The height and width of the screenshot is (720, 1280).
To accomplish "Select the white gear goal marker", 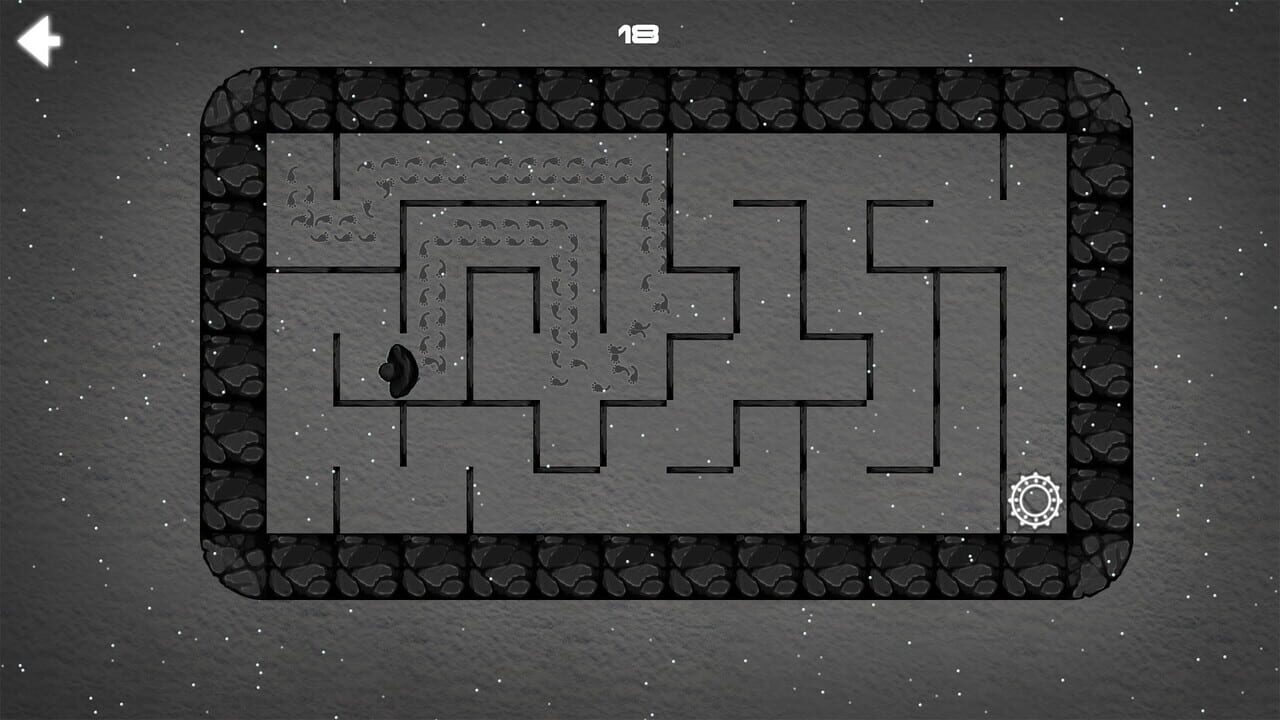I will point(1035,498).
